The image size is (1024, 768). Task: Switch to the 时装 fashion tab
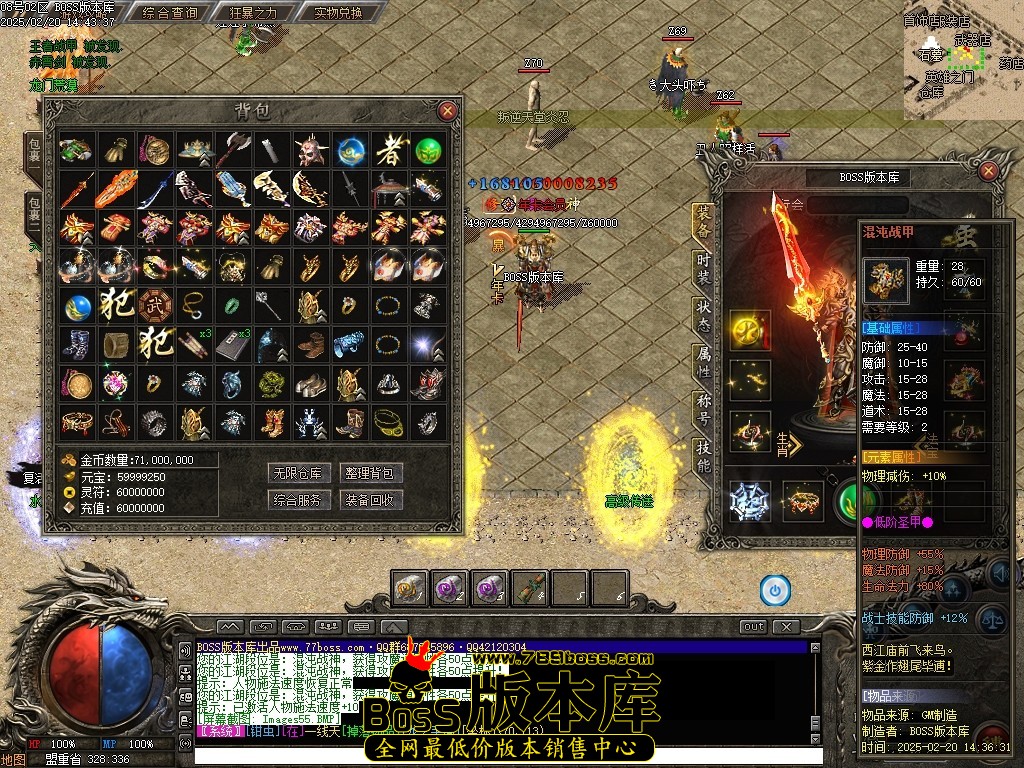[x=703, y=268]
